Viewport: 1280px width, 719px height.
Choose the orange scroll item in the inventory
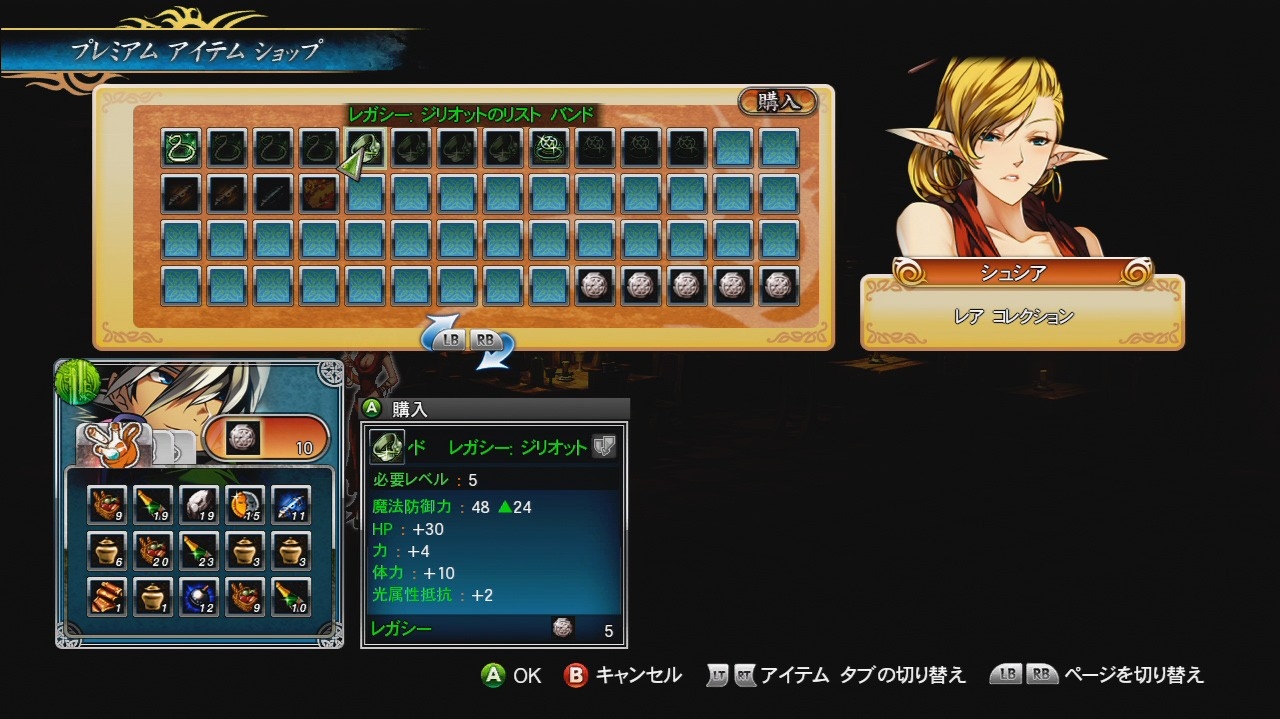(x=107, y=597)
